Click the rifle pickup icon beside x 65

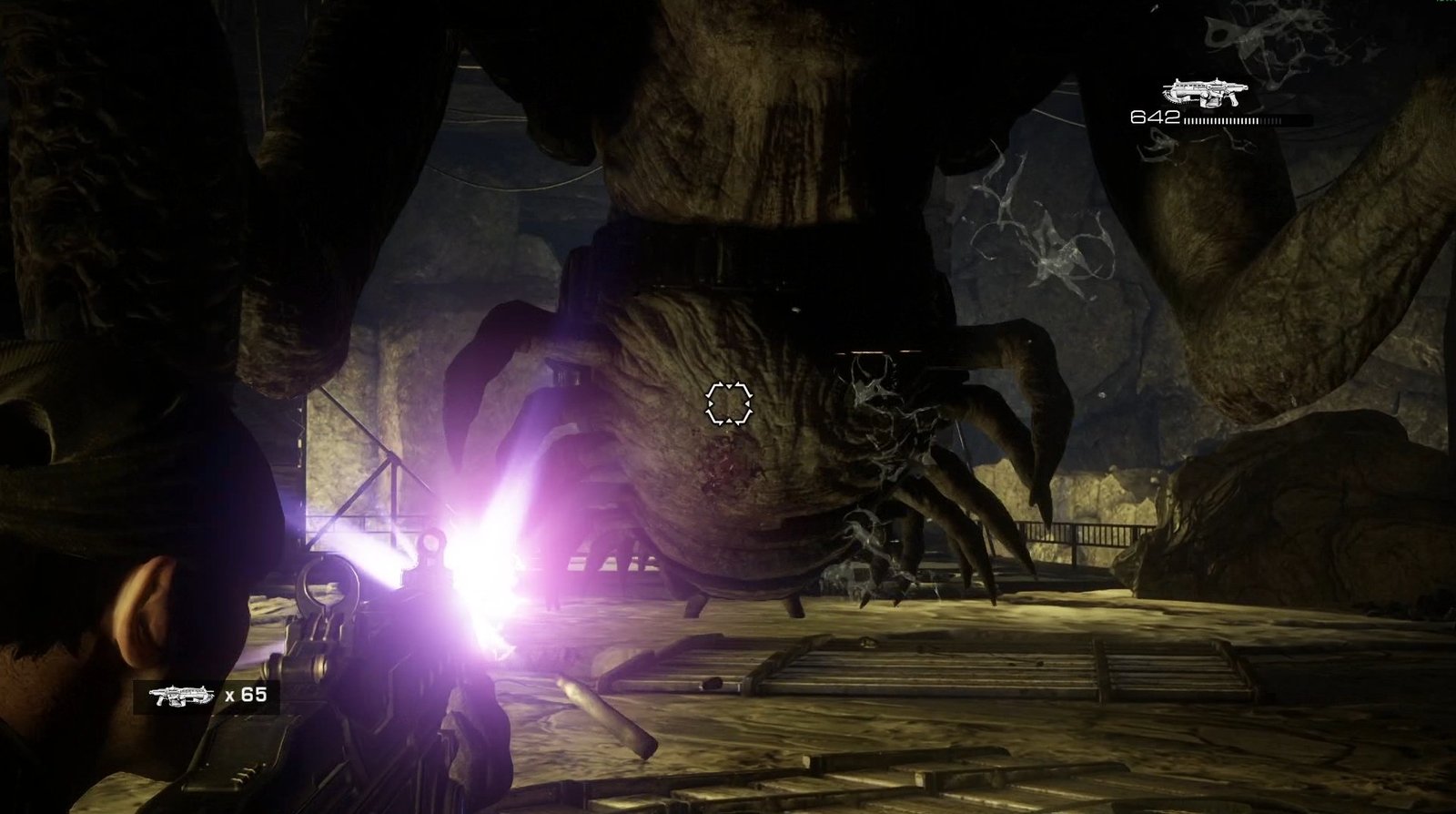coord(183,696)
